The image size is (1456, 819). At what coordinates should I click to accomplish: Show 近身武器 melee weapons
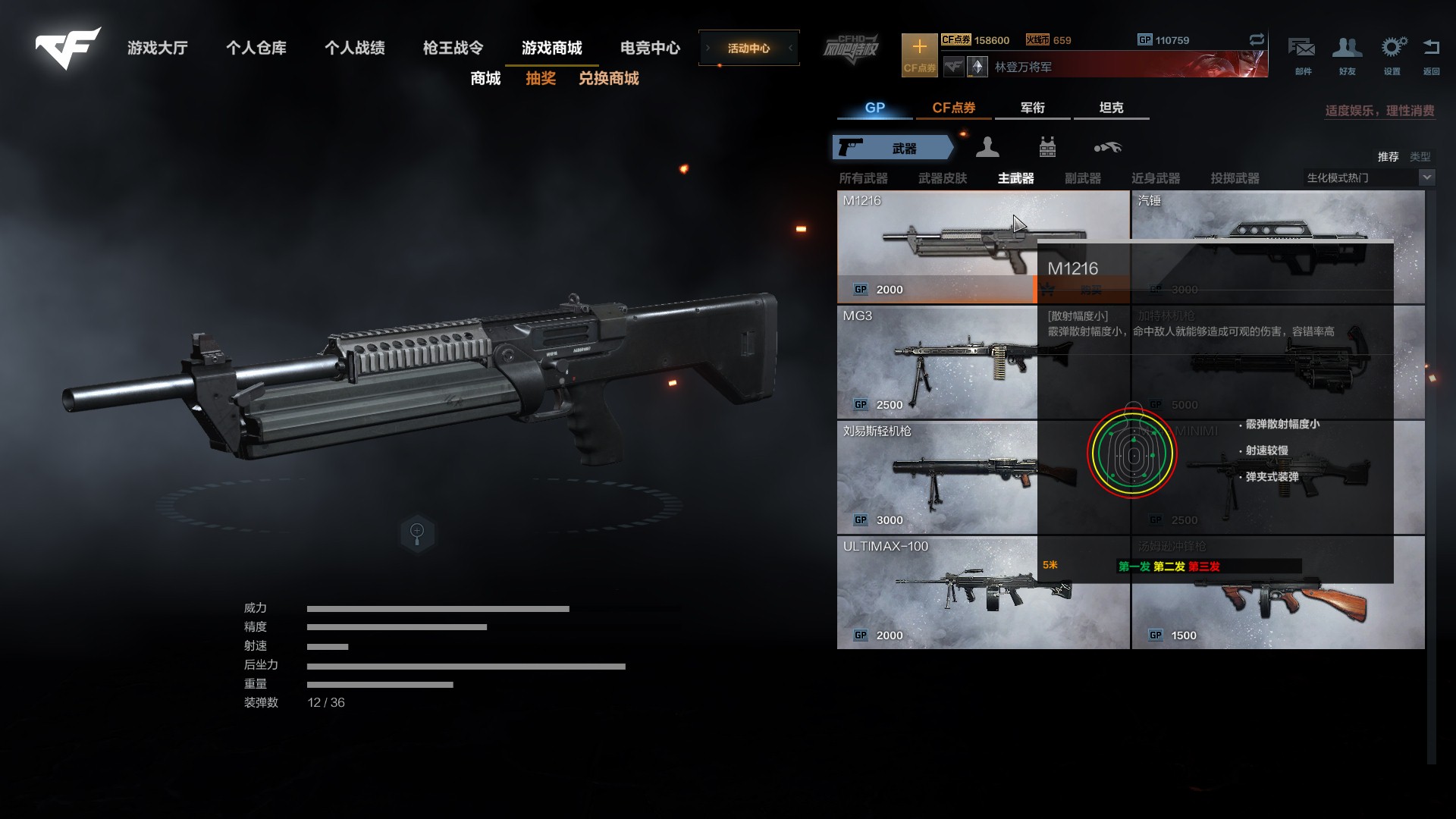pos(1155,178)
